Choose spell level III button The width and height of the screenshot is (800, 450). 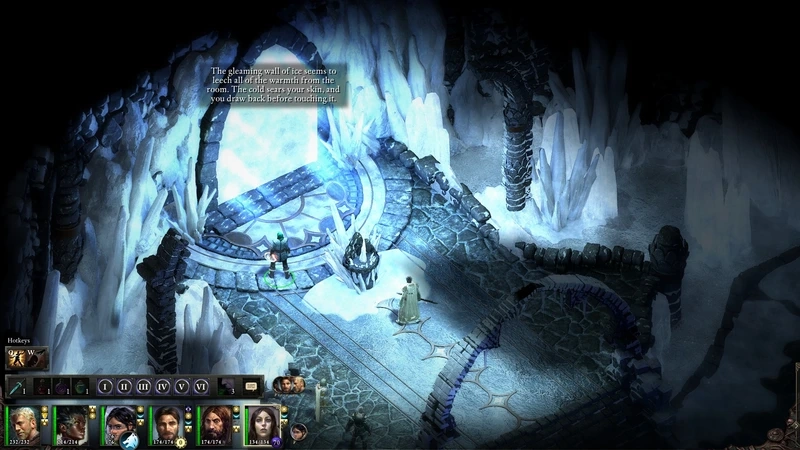[x=143, y=385]
